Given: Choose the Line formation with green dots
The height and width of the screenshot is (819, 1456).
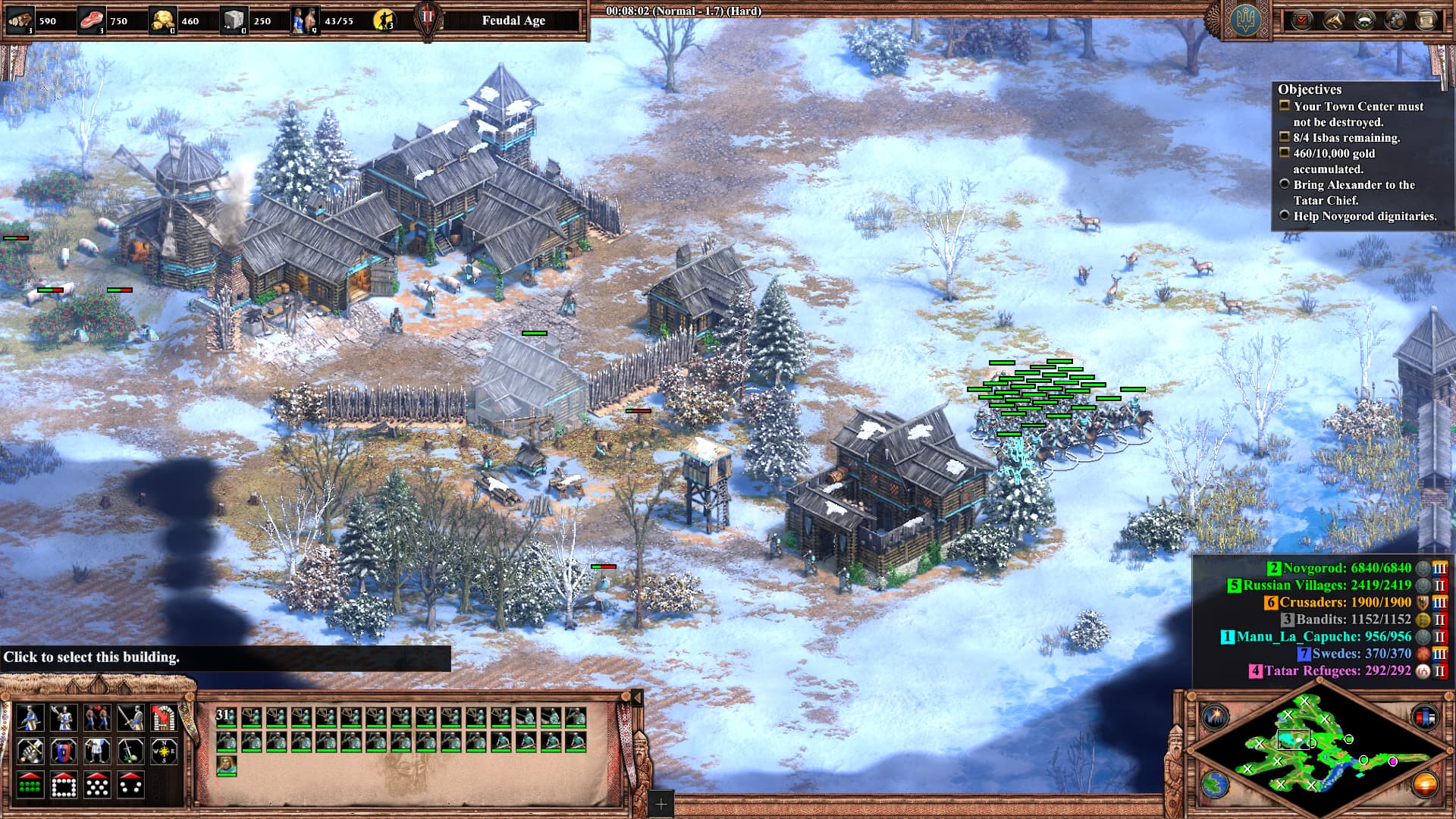Looking at the screenshot, I should (30, 785).
